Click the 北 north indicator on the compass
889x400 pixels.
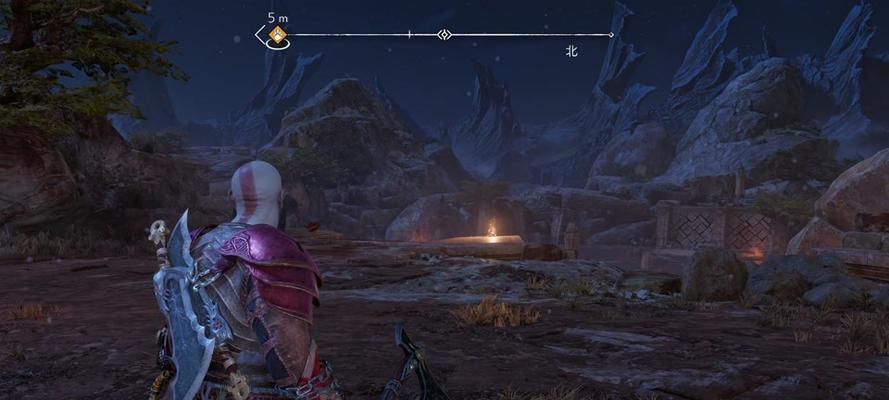(571, 50)
